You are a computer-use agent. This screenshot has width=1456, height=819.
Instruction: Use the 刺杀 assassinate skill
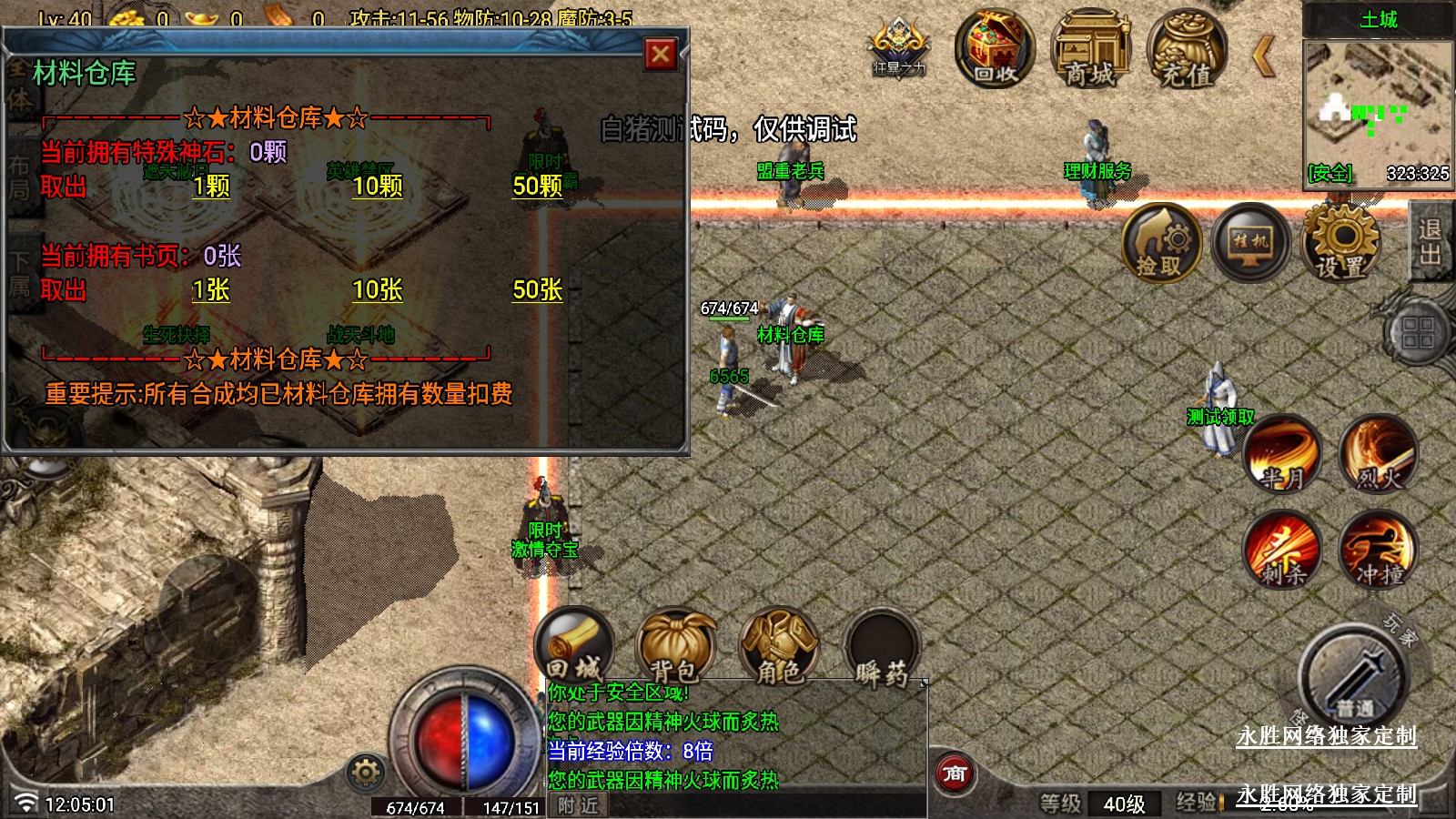1282,550
